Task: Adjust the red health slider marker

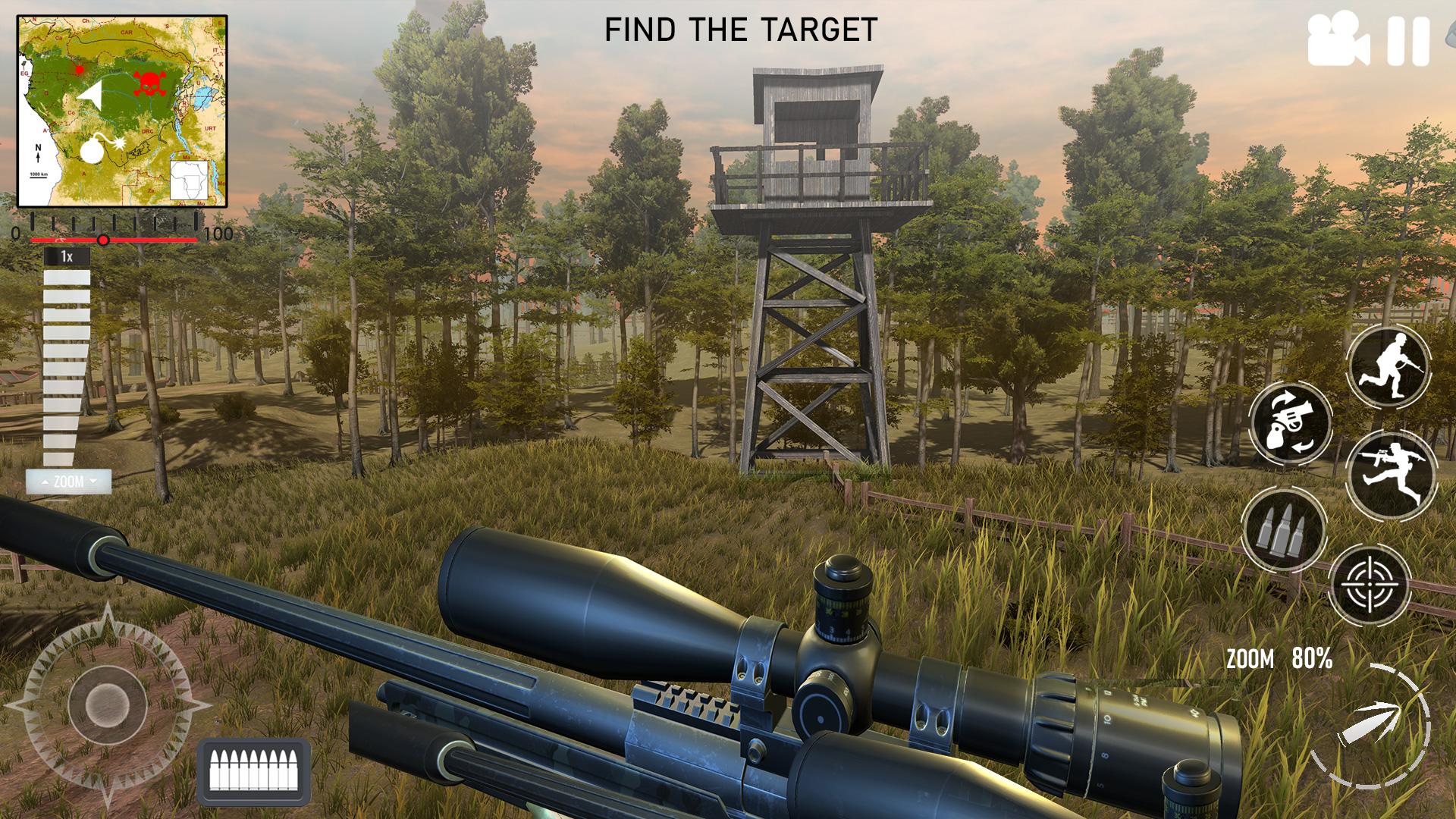Action: click(103, 239)
